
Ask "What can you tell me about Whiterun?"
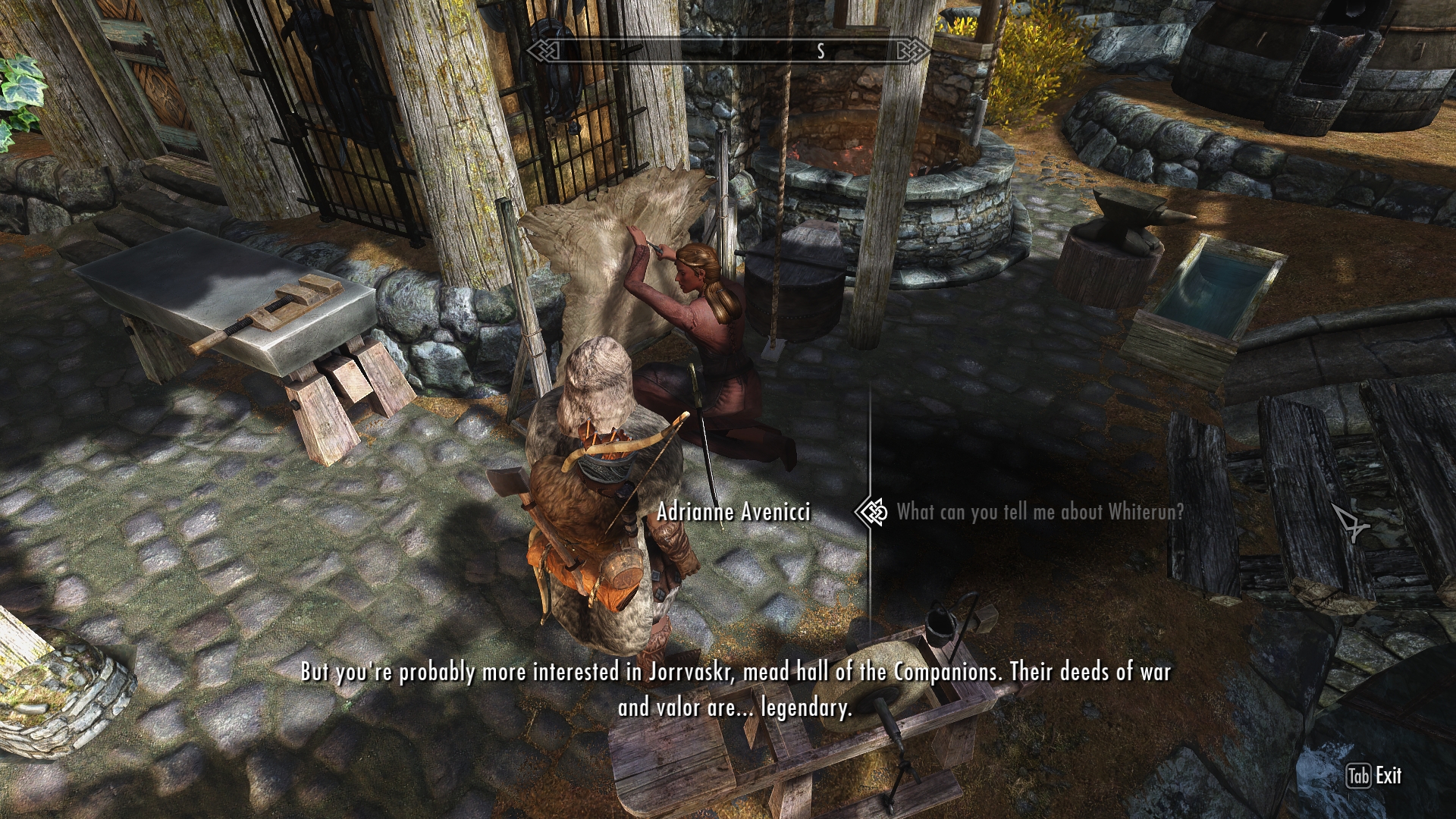(1039, 513)
